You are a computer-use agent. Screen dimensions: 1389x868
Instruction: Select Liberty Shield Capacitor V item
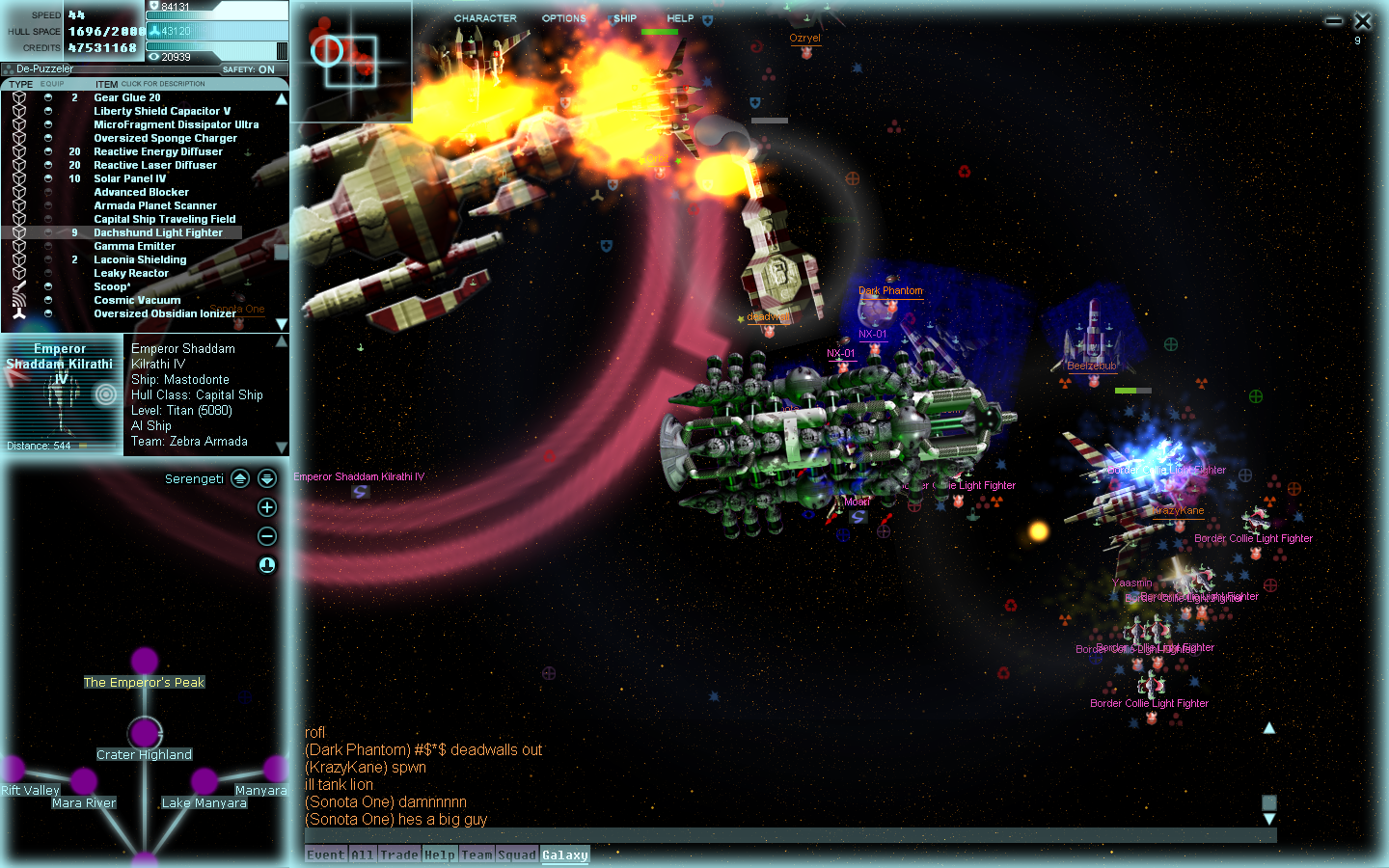point(162,111)
